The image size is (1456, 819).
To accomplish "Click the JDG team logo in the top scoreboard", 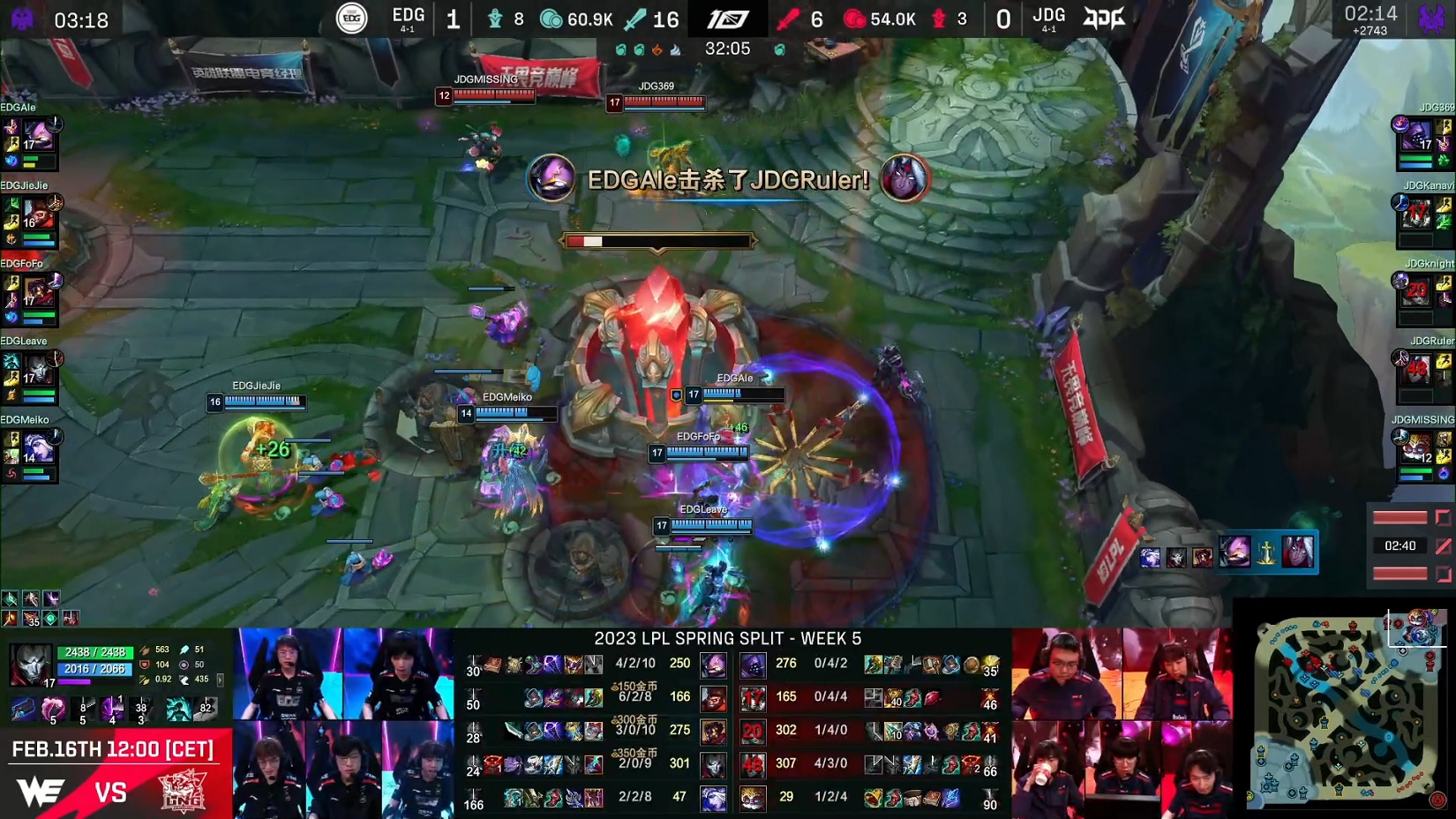I will pos(1104,18).
